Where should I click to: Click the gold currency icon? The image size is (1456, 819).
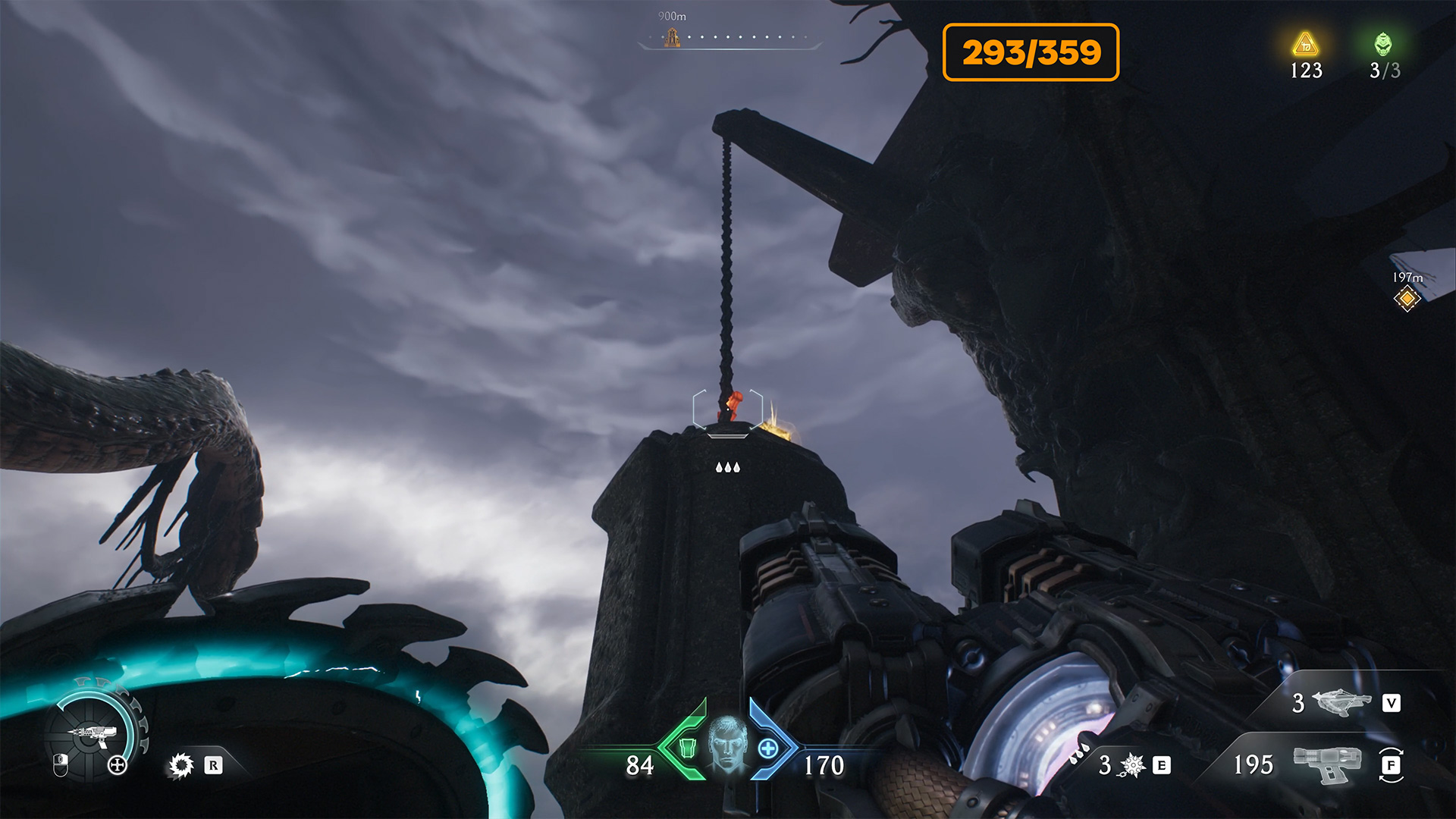pos(1305,45)
